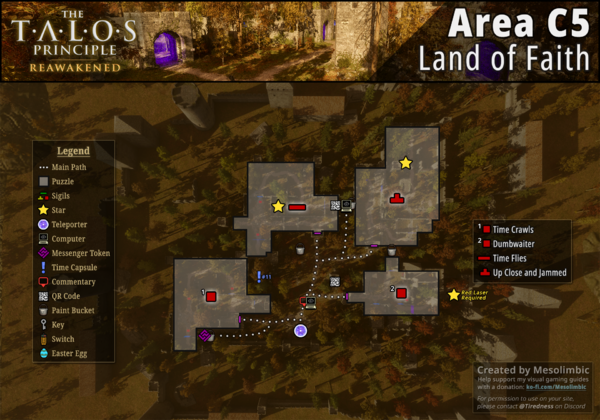Select the Teleporter entry in the legend
This screenshot has height=420, width=600.
tap(66, 225)
